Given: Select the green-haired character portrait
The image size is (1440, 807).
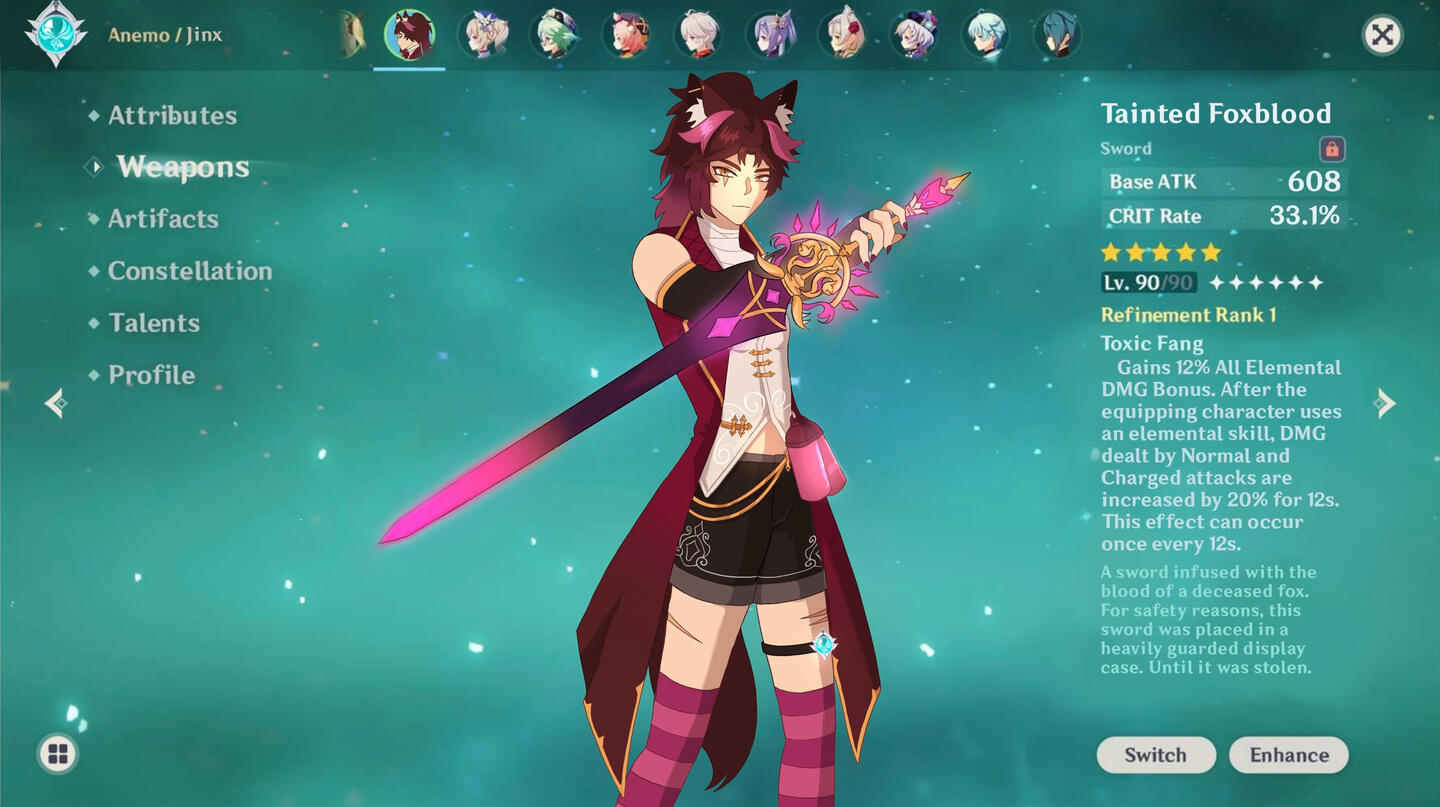Looking at the screenshot, I should pyautogui.click(x=555, y=35).
